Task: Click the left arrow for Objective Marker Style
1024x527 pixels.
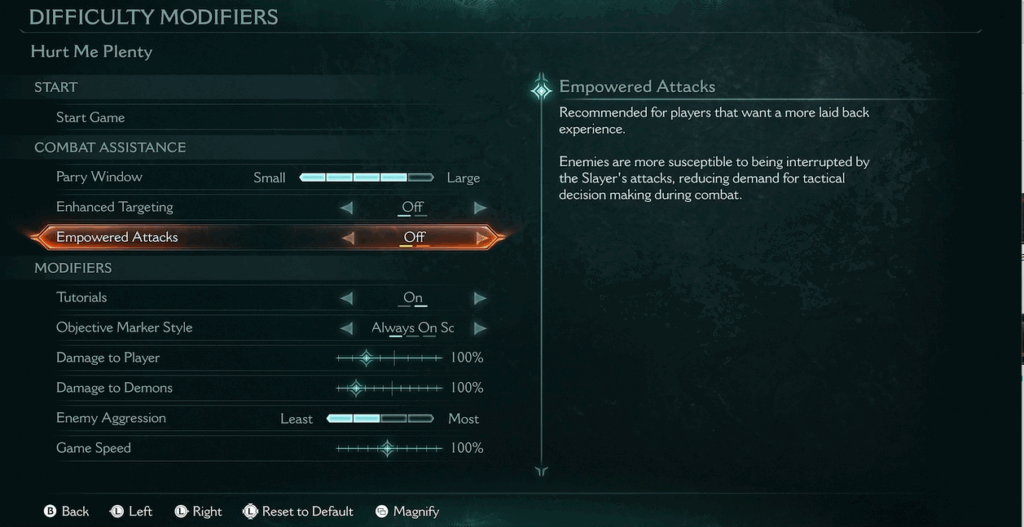Action: click(x=347, y=328)
